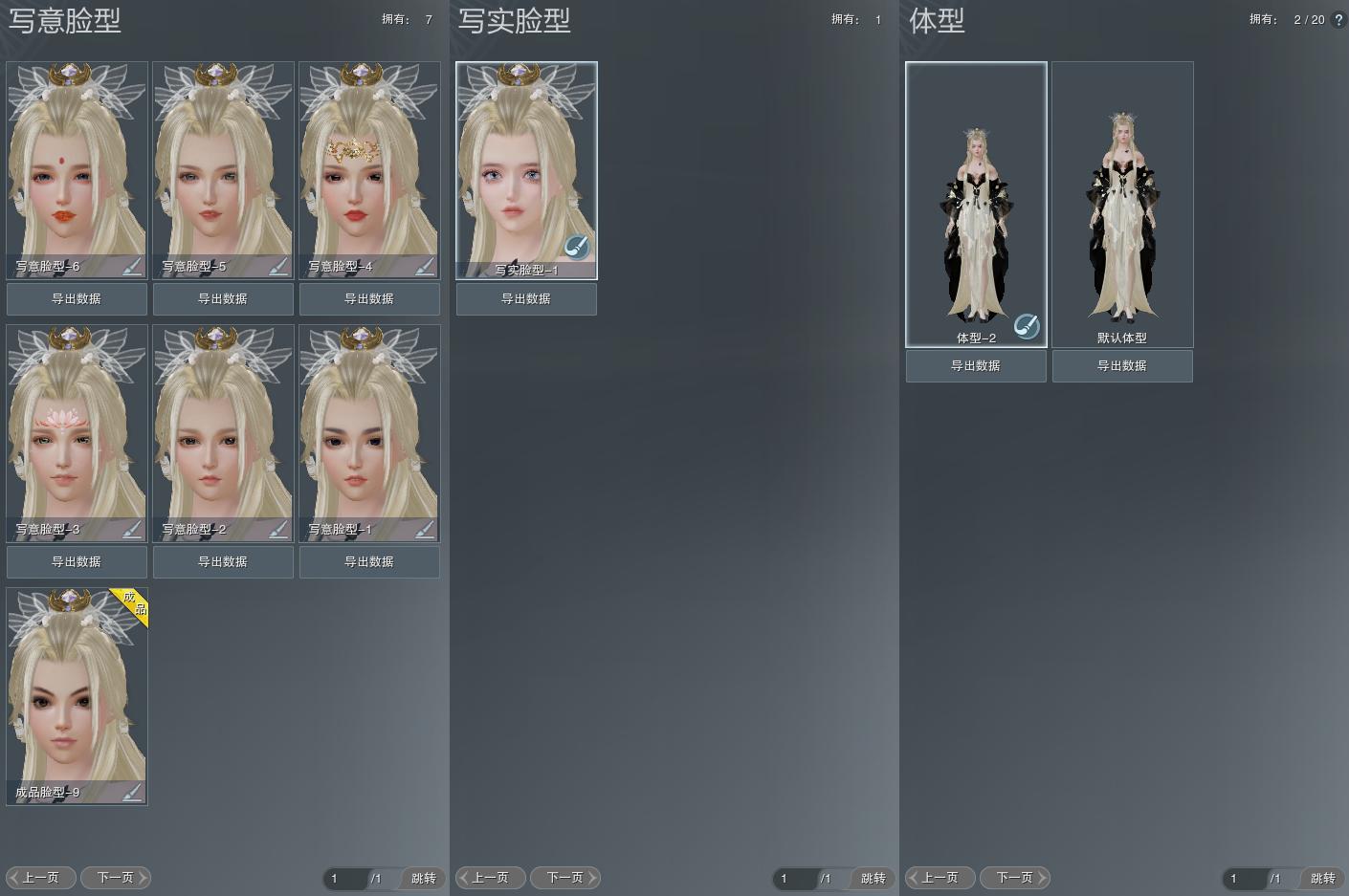This screenshot has width=1349, height=896.
Task: Export data for 写意脸型-6
Action: coord(77,299)
